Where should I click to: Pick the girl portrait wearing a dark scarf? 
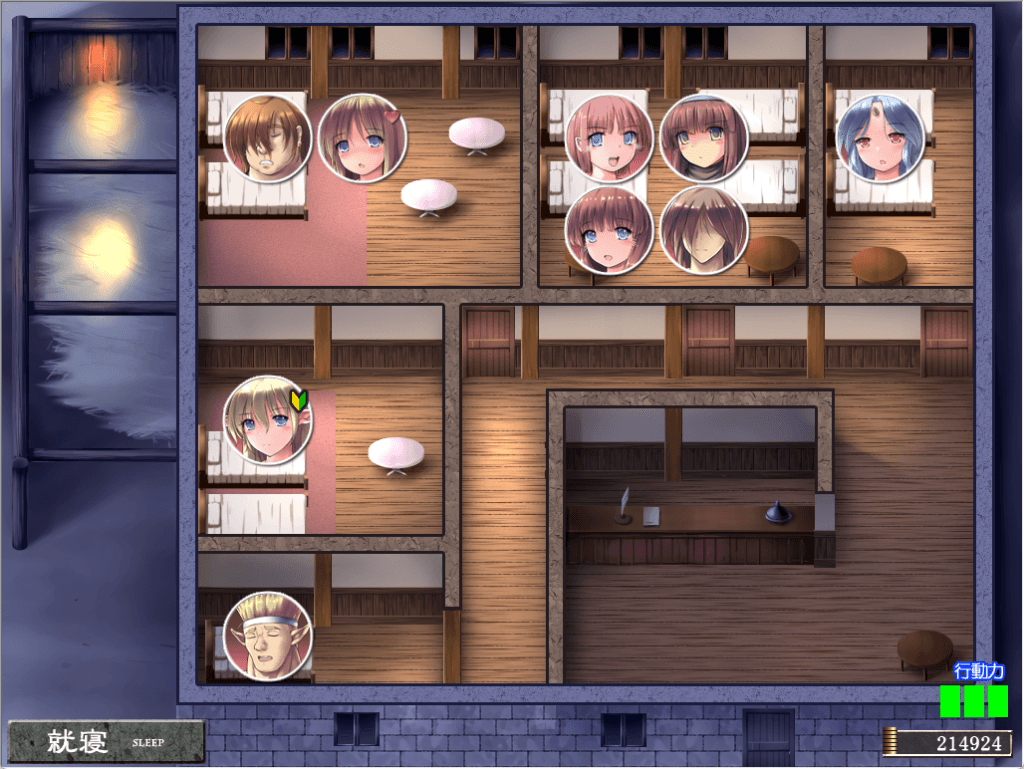[703, 139]
